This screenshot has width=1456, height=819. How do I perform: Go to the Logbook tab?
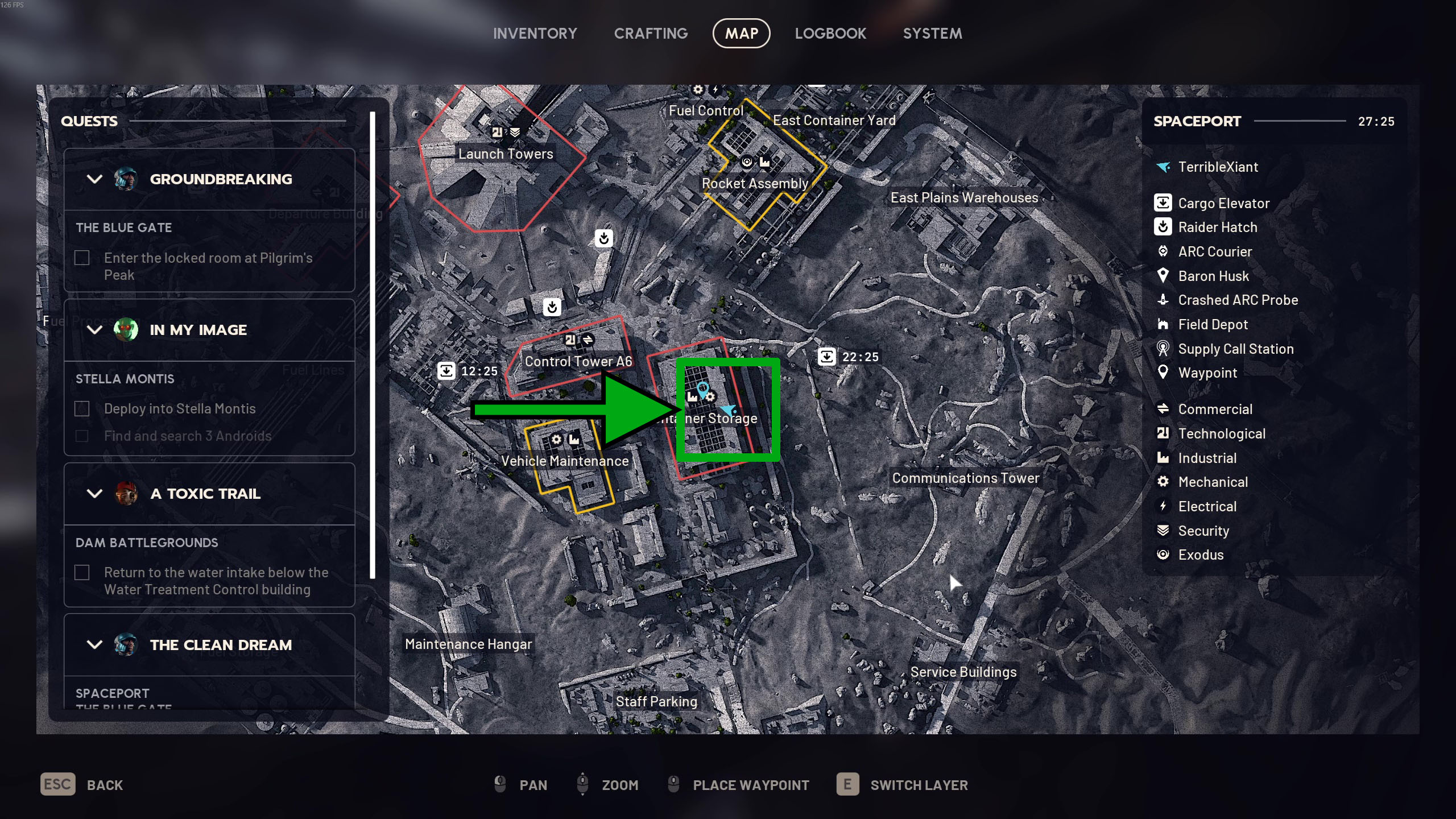pyautogui.click(x=830, y=34)
